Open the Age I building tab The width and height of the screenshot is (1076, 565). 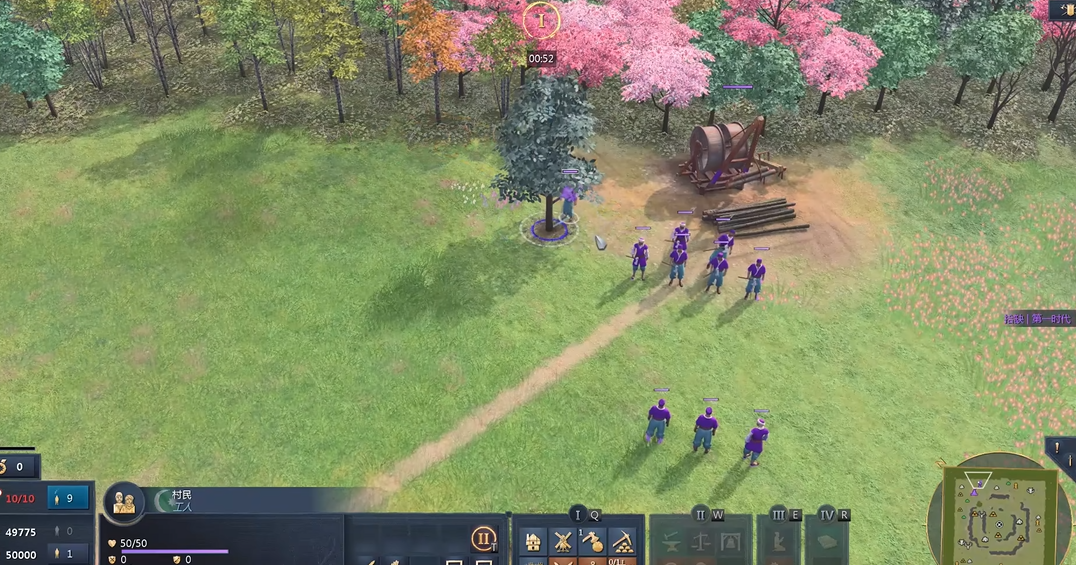click(577, 515)
